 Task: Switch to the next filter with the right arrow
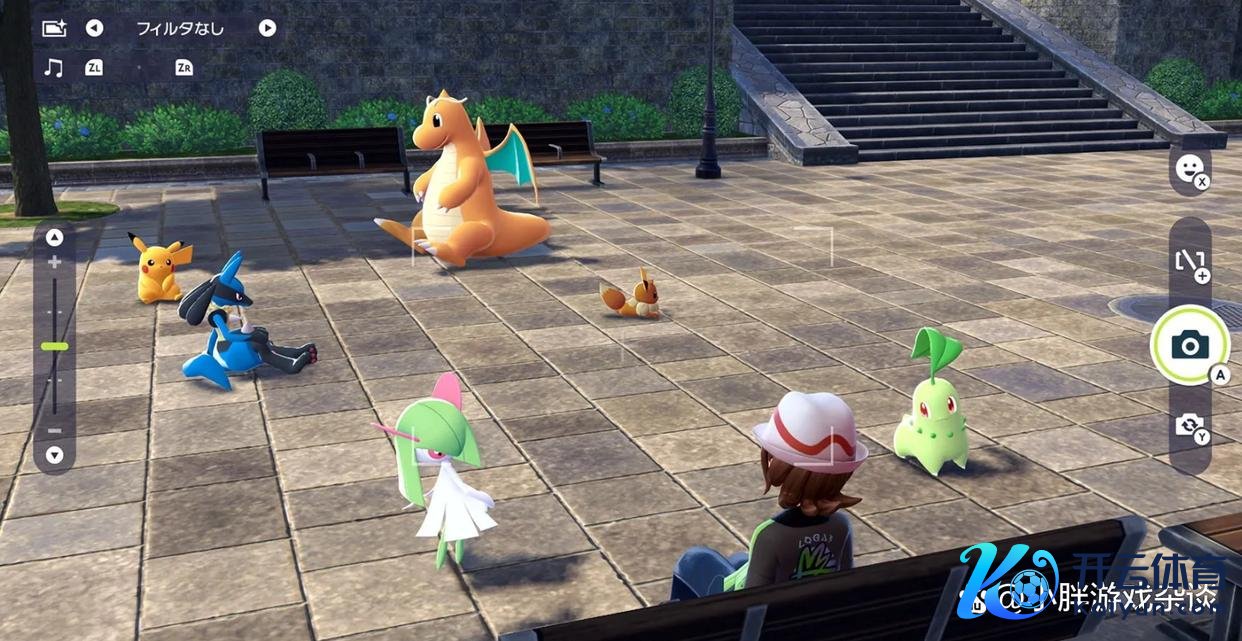[x=267, y=28]
